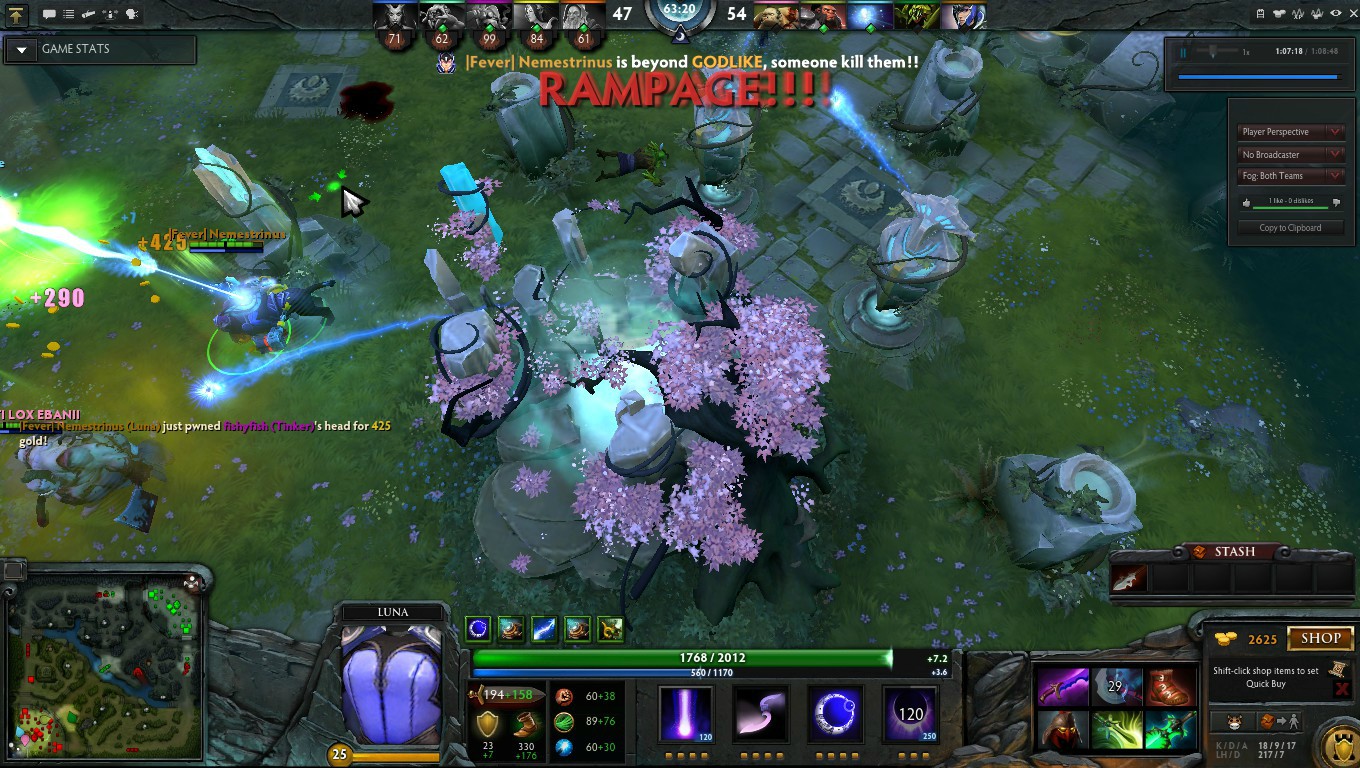The image size is (1360, 768).
Task: Cast Luna's Lucent Beam ability
Action: pyautogui.click(x=686, y=714)
